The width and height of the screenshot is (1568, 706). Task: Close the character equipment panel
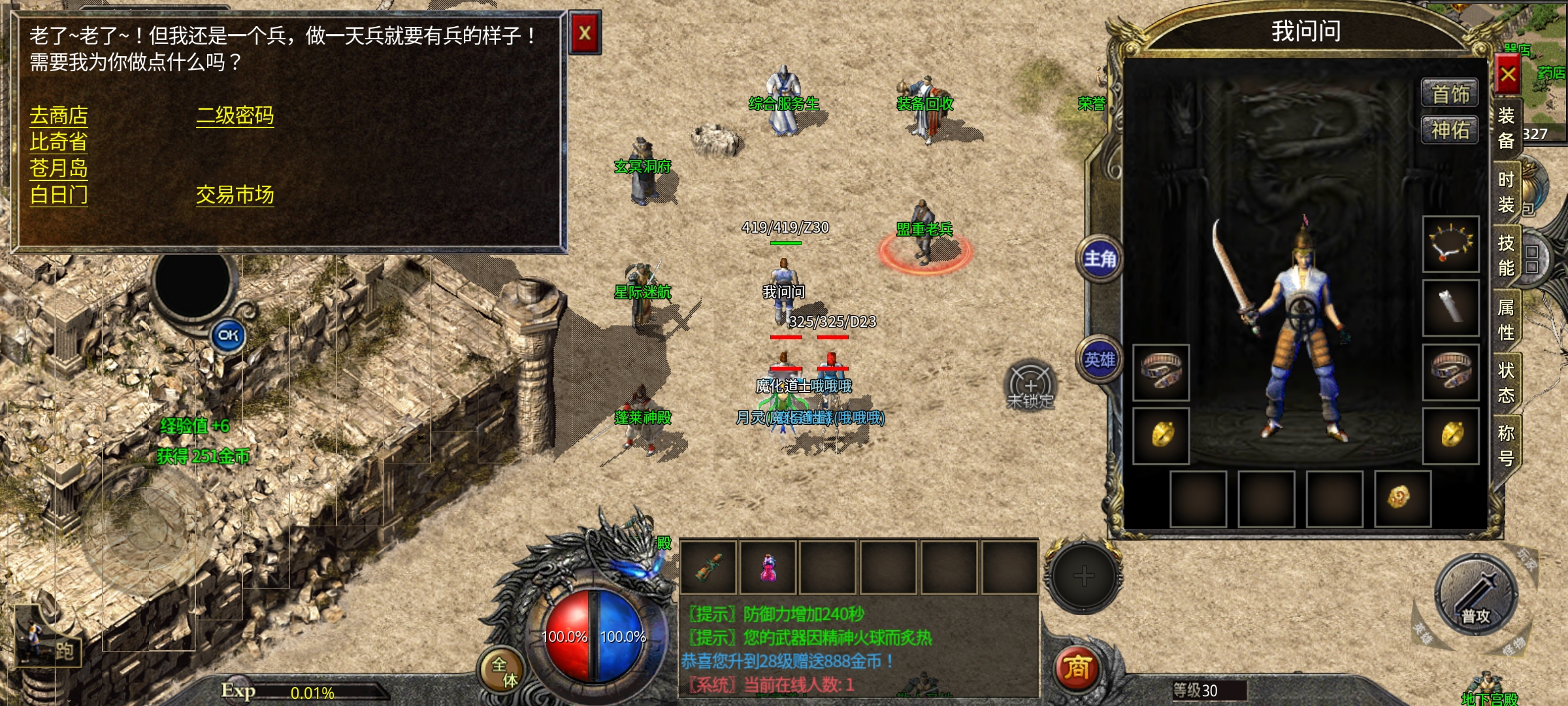click(x=1508, y=75)
